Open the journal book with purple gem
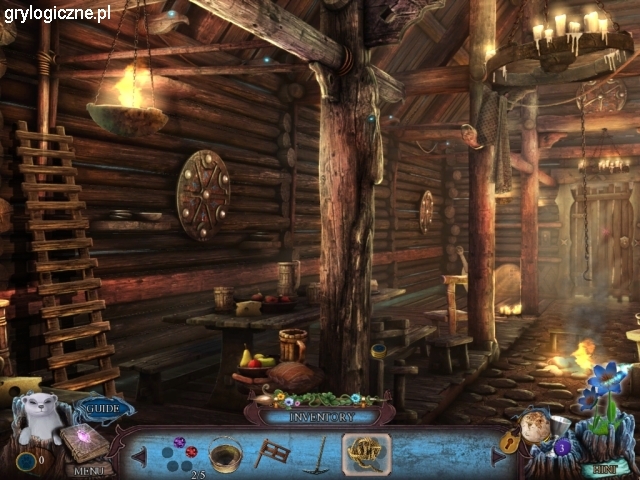Screen dimensions: 640x480 (x=78, y=440)
